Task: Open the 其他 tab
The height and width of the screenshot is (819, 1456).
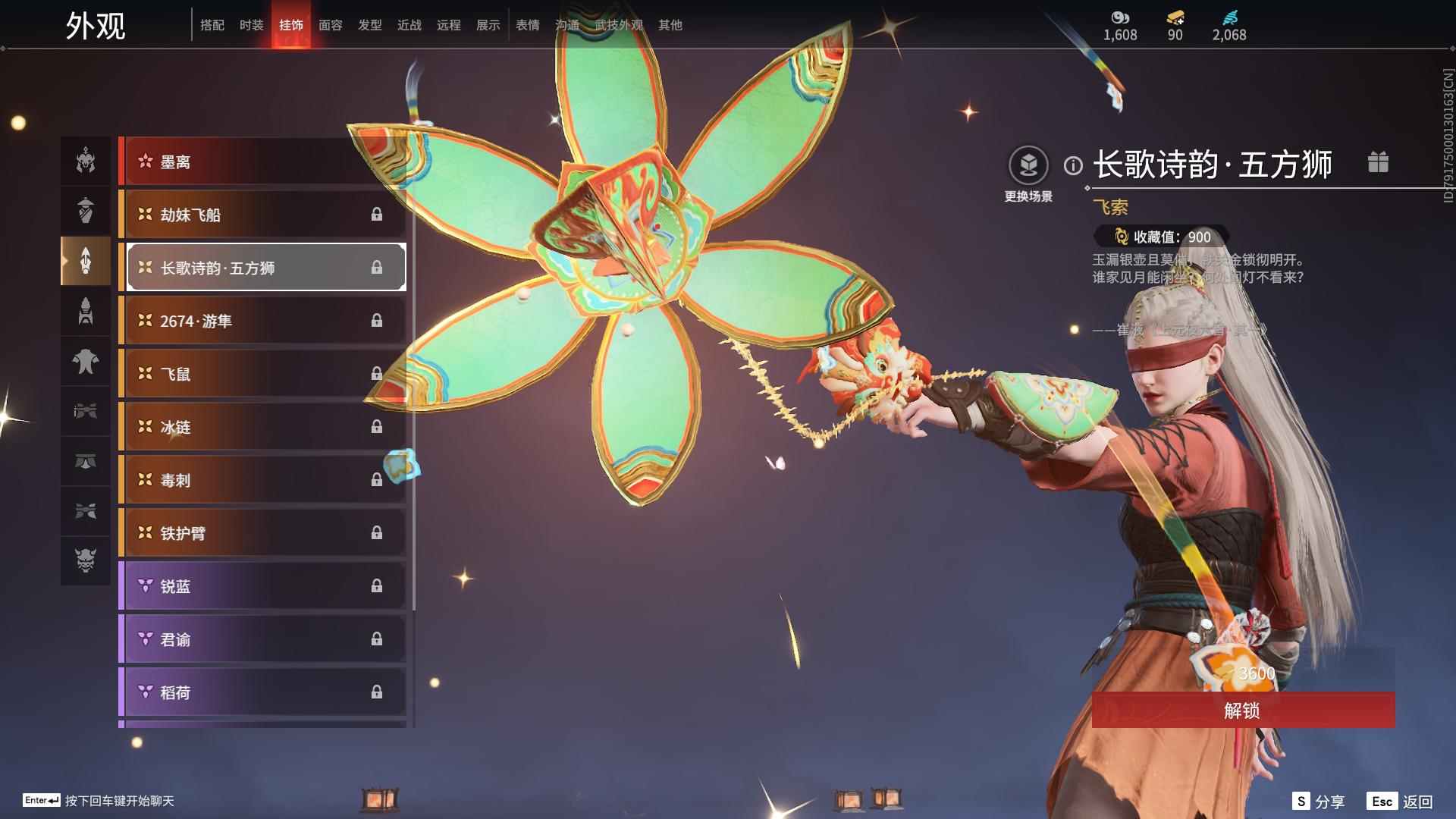Action: click(670, 25)
